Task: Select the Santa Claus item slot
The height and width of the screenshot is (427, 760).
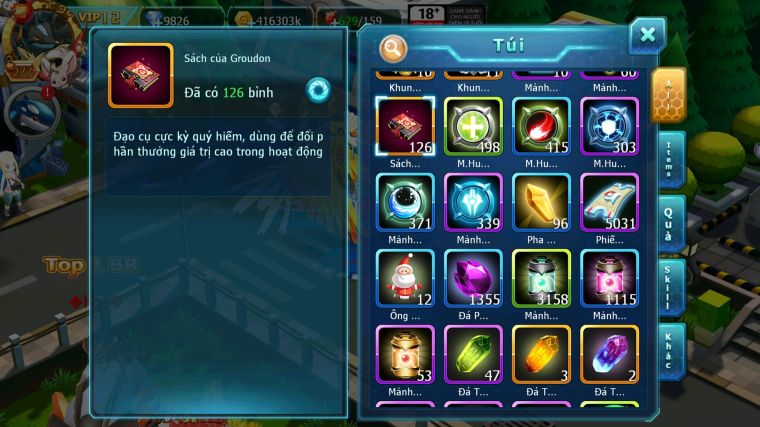Action: (404, 278)
